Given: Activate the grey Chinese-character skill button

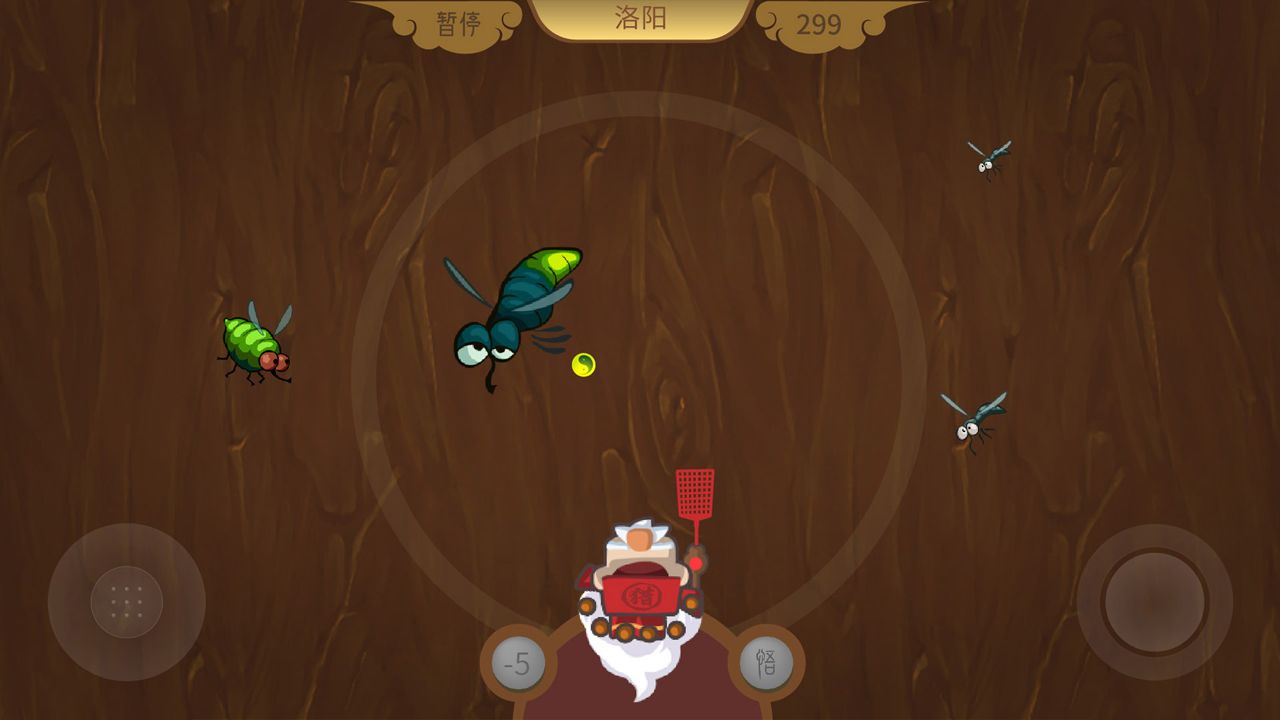Looking at the screenshot, I should [766, 662].
